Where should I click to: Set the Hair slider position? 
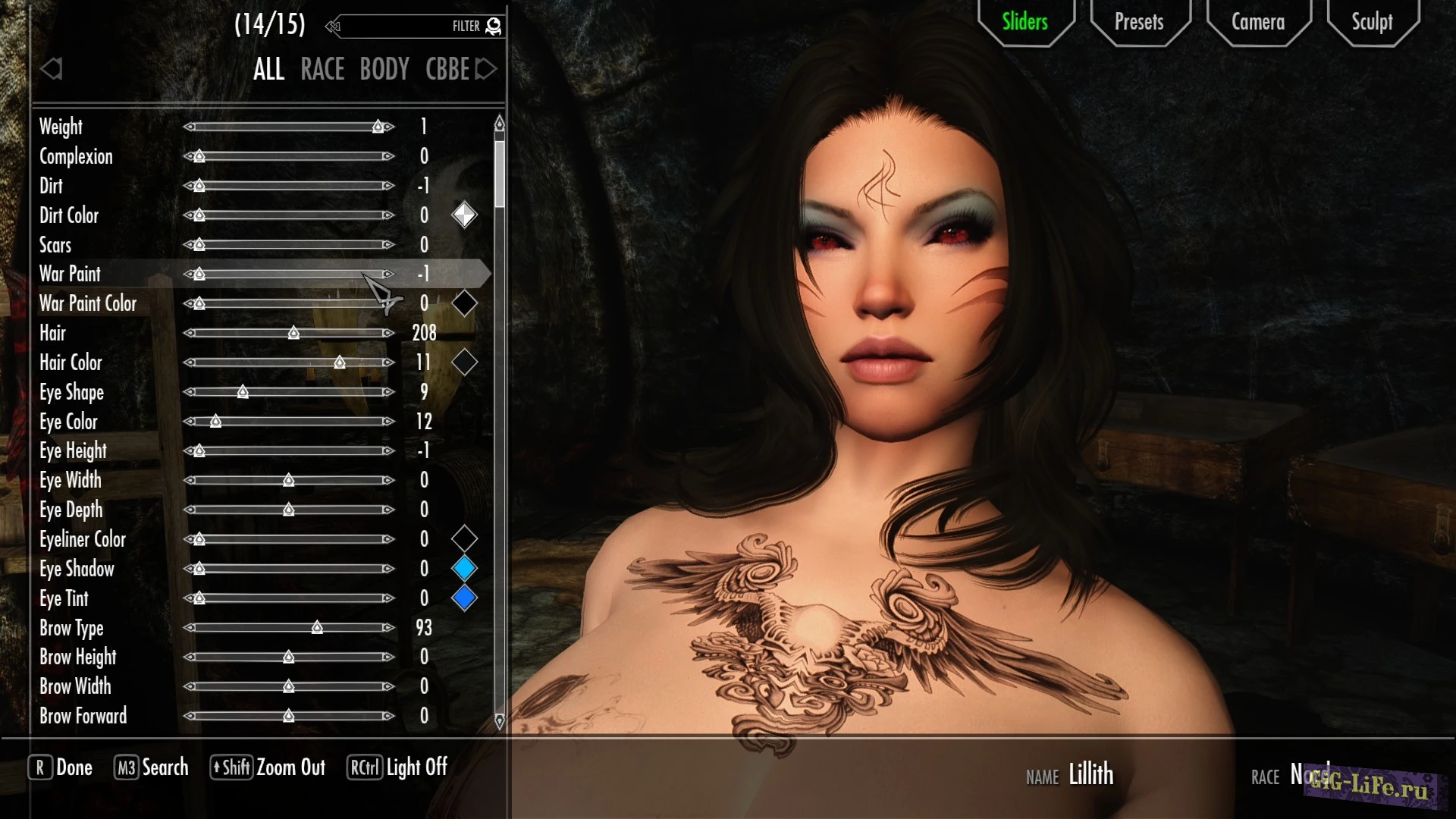tap(289, 333)
